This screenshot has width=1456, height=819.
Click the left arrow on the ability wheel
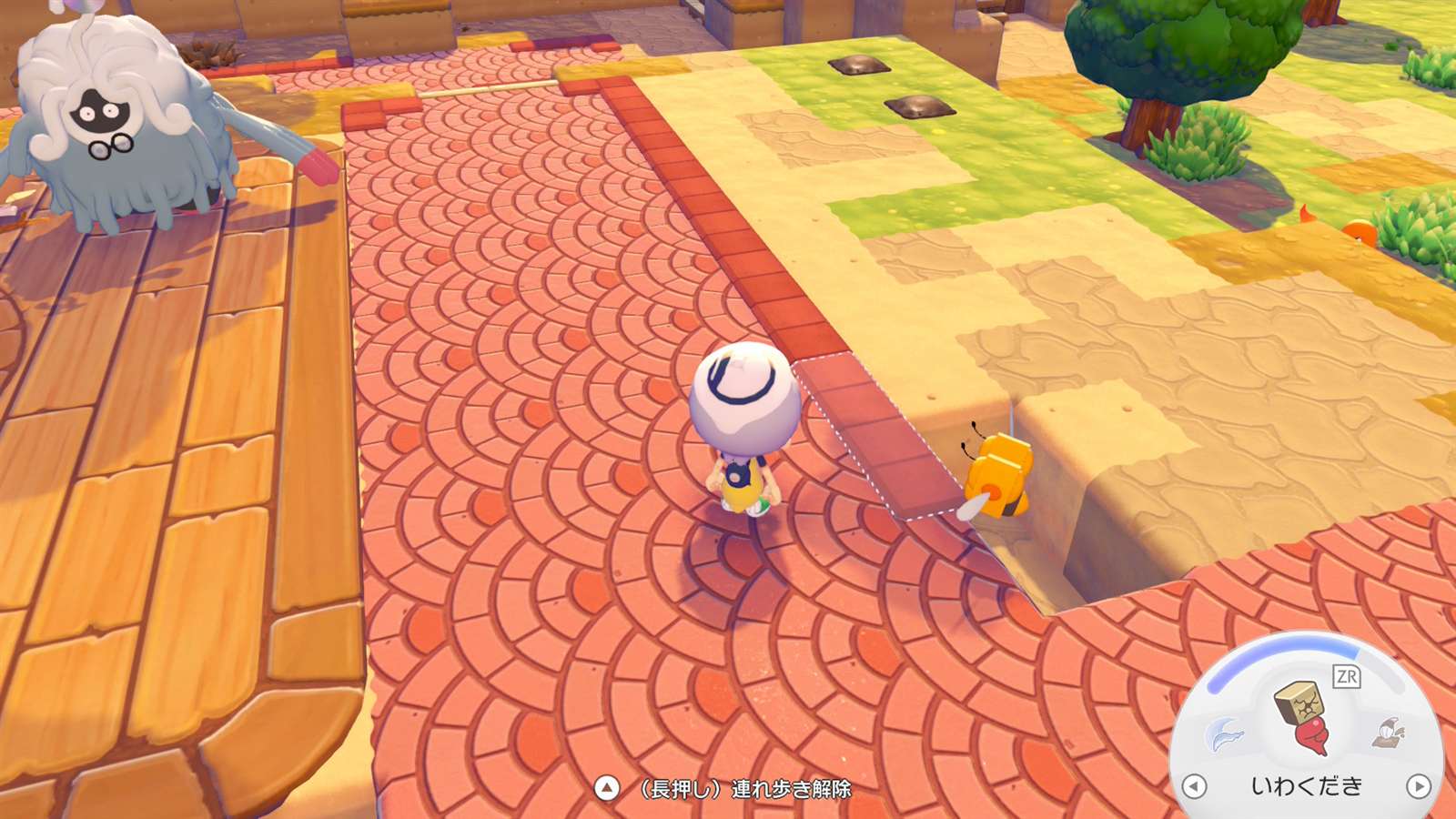pyautogui.click(x=1194, y=786)
